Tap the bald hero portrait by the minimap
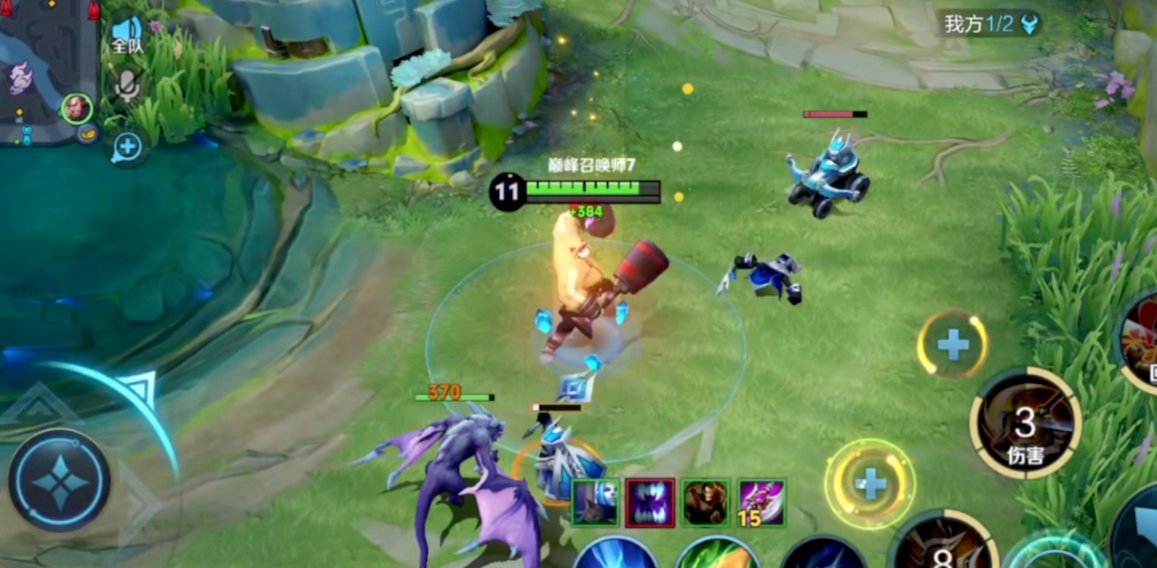 (x=76, y=107)
